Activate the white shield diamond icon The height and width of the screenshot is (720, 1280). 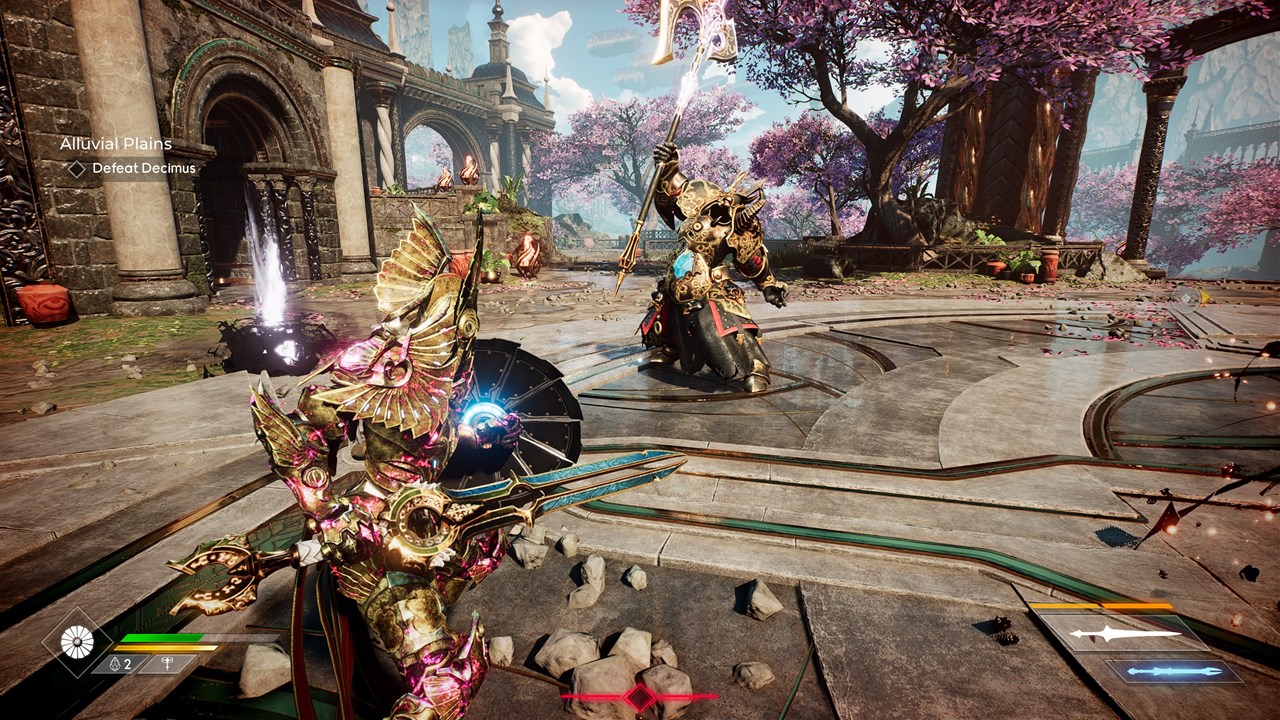[77, 642]
